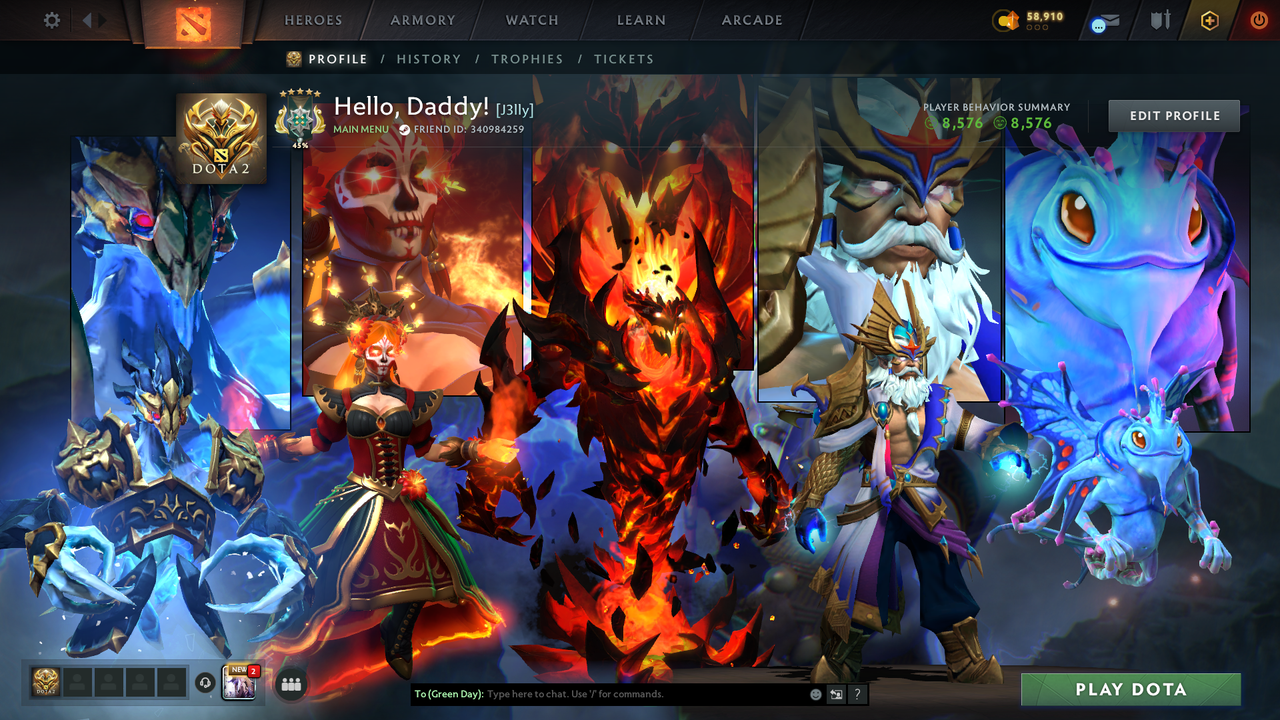Open the chat commands help question mark
The image size is (1280, 720).
tap(857, 693)
